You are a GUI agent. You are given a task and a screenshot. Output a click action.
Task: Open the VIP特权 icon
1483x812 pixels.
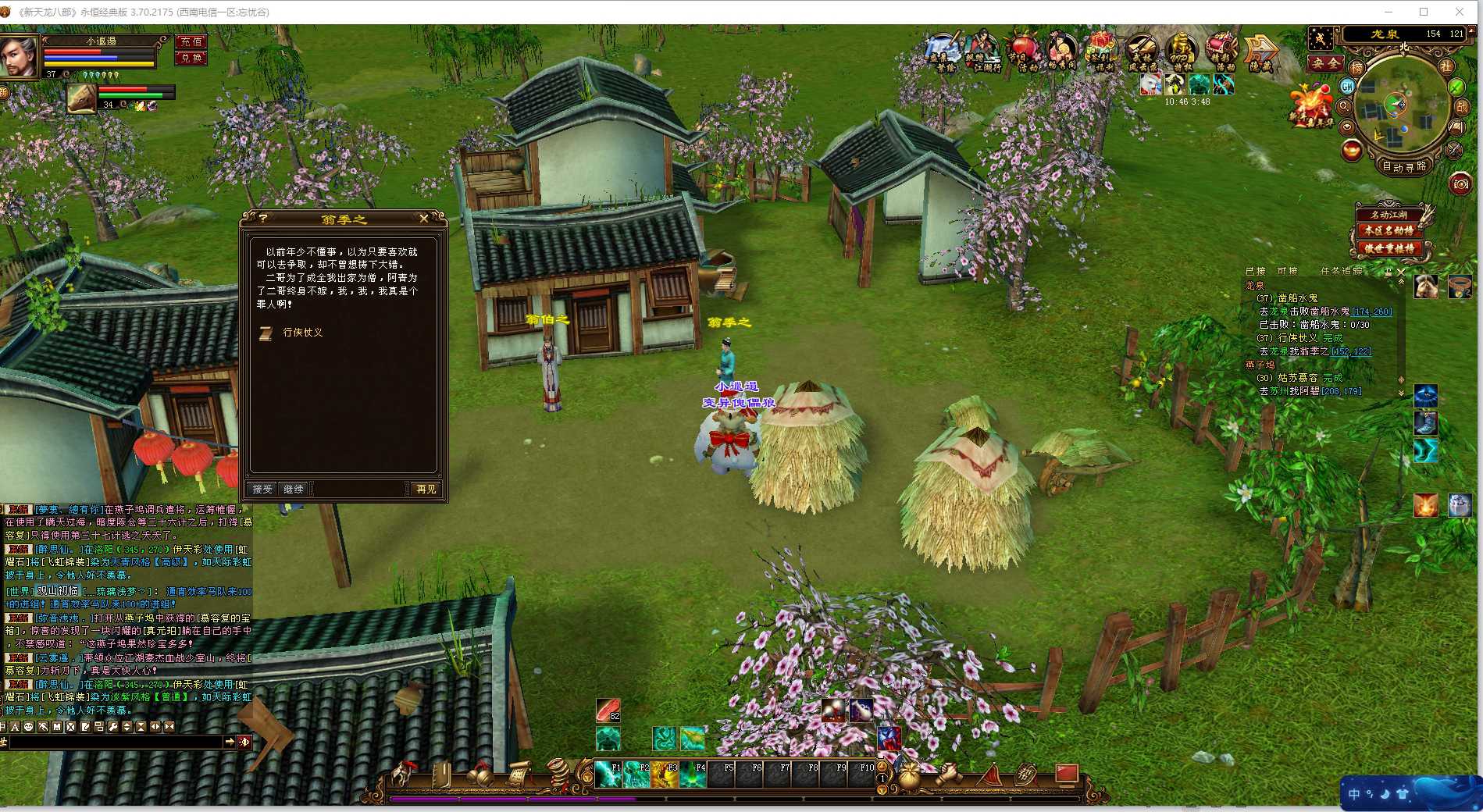pos(1180,52)
